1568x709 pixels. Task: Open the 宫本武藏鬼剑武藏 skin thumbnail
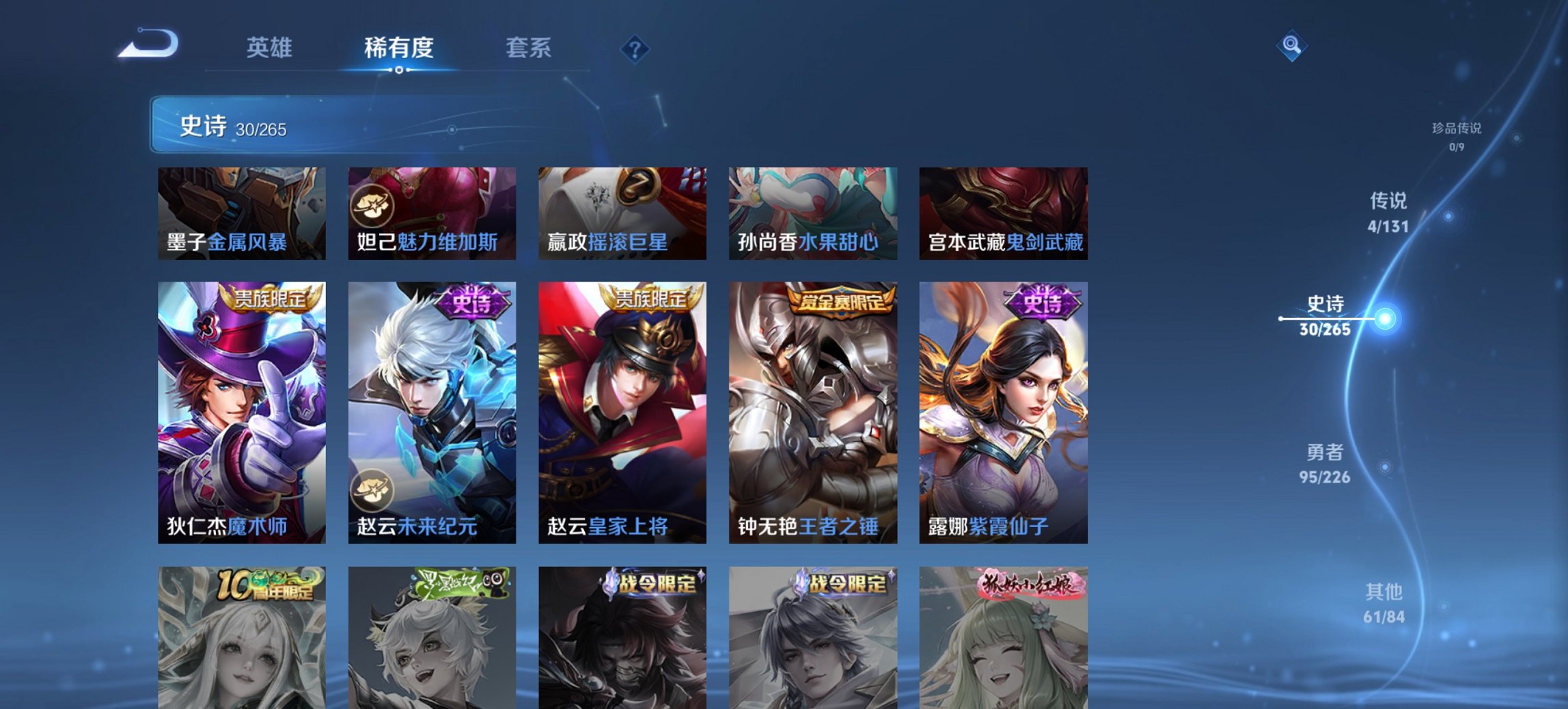[x=1002, y=213]
